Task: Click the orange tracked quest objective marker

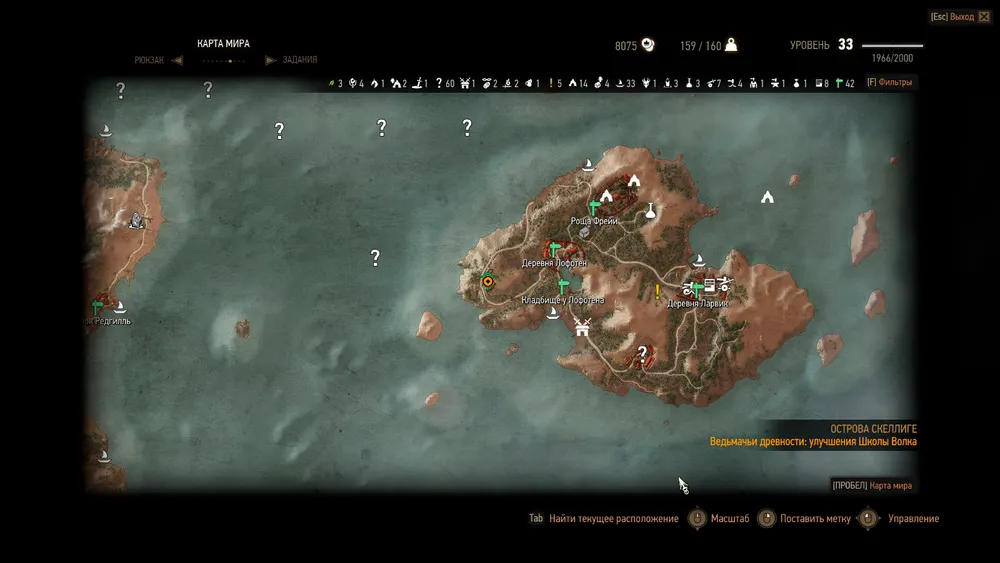Action: tap(488, 282)
